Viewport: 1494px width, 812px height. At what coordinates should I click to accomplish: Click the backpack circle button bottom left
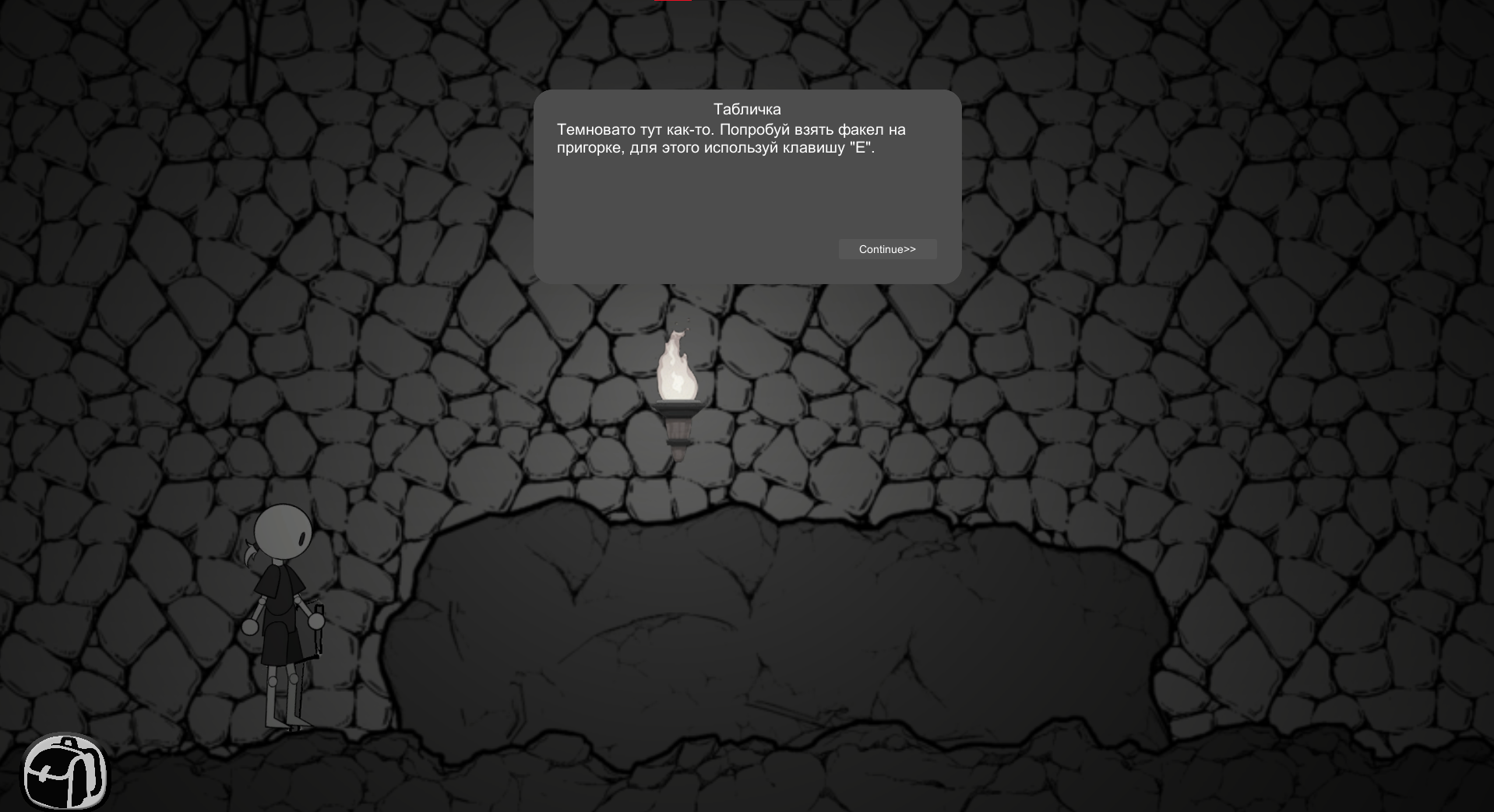66,773
